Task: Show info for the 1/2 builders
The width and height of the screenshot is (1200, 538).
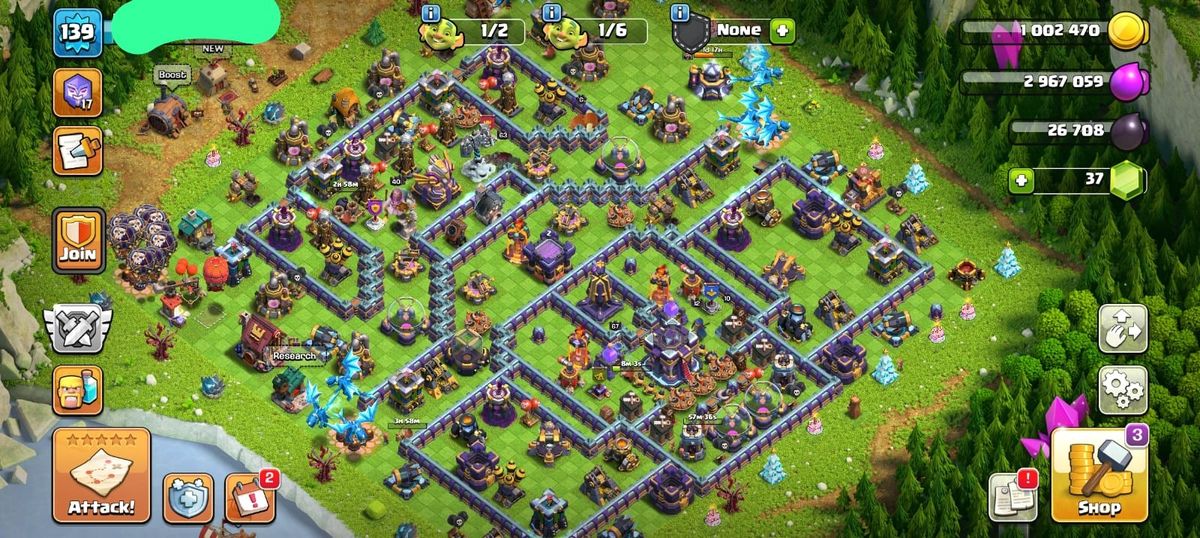Action: pos(432,13)
